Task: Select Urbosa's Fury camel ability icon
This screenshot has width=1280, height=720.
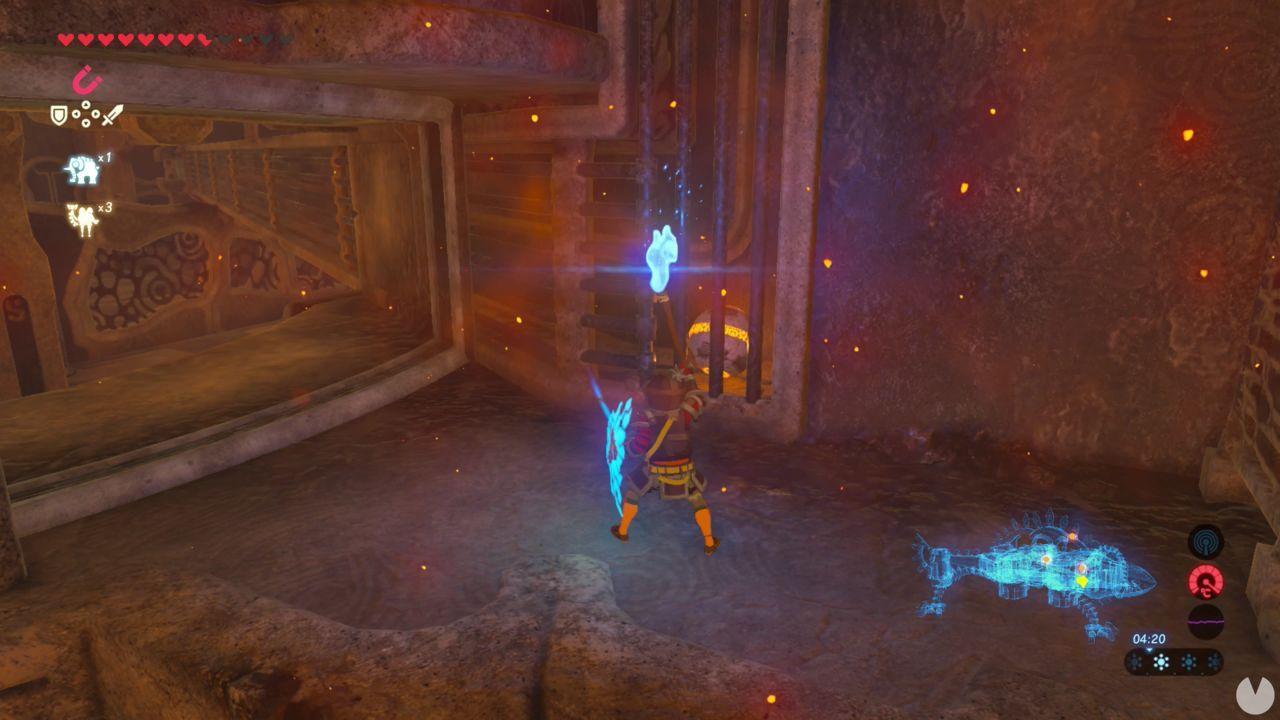Action: (x=80, y=218)
